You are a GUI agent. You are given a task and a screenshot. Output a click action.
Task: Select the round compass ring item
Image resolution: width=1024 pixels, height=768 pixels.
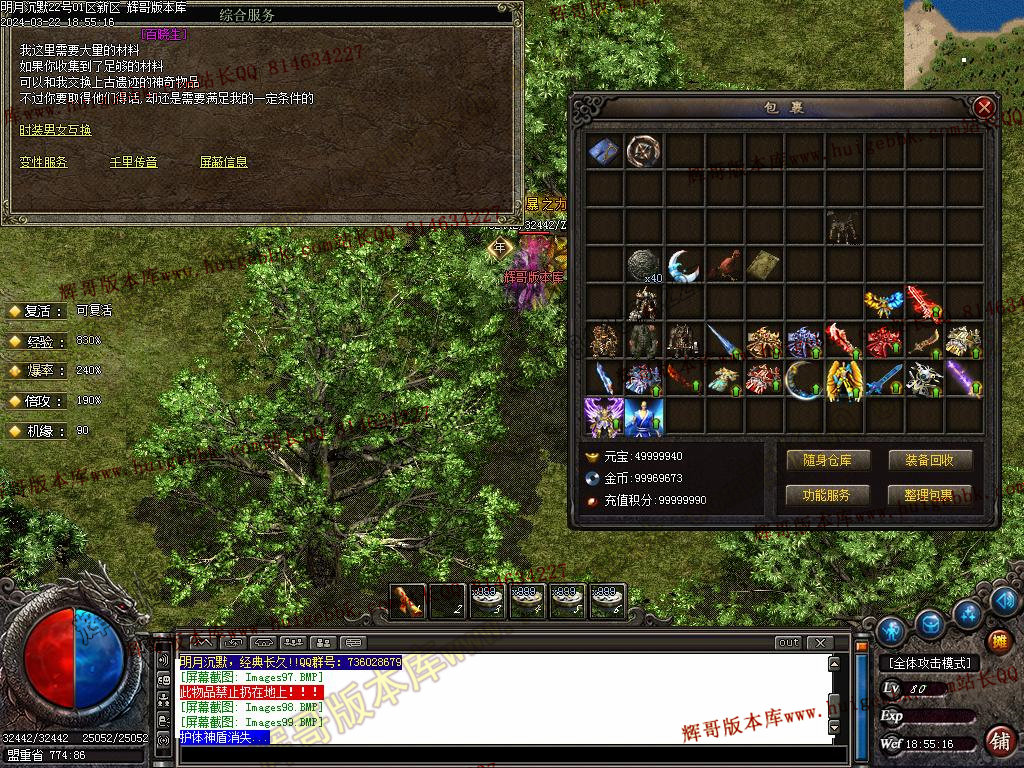(644, 151)
